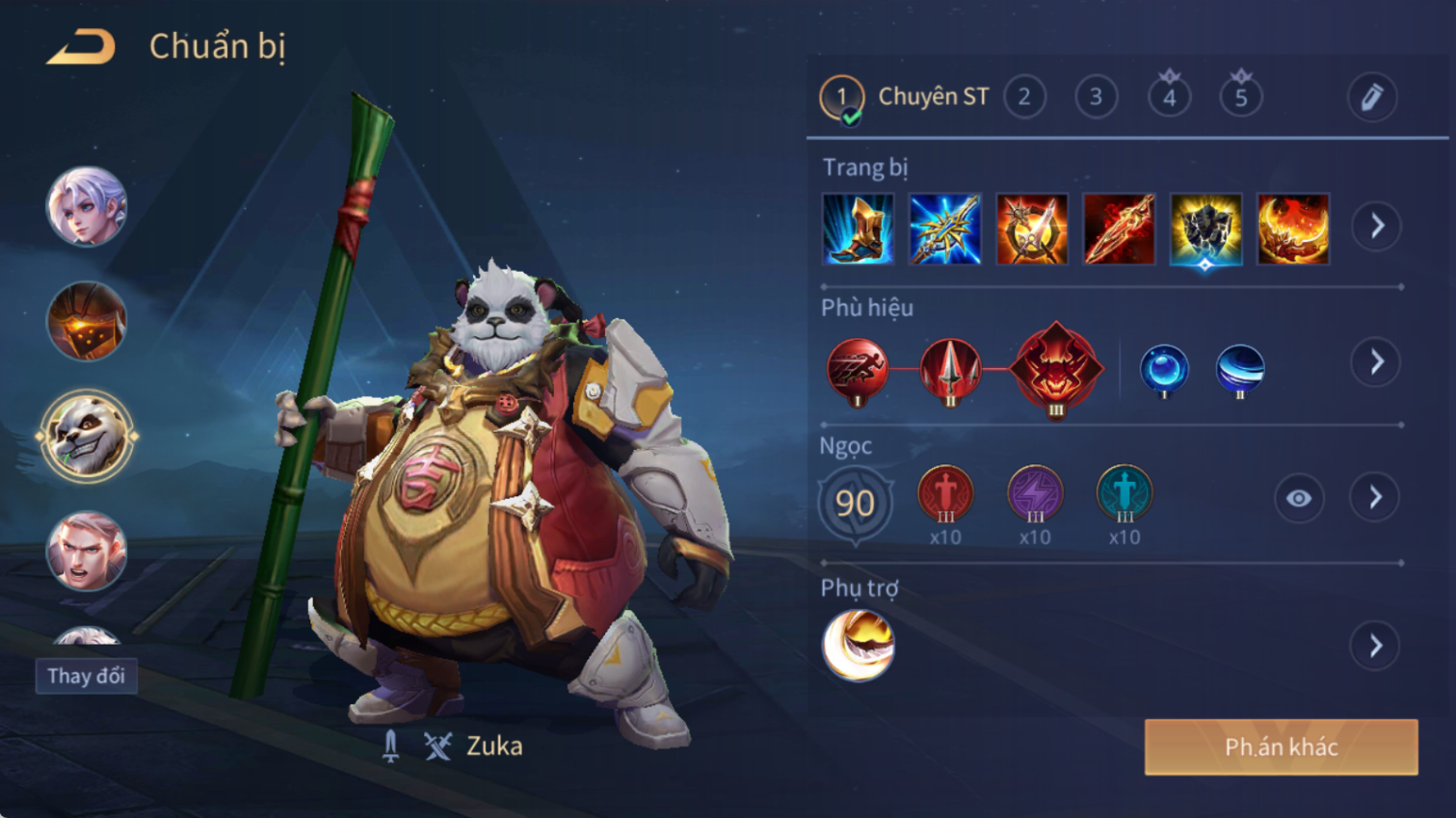Image resolution: width=1456 pixels, height=818 pixels.
Task: Expand the Phụ trợ section arrow
Action: pos(1376,646)
